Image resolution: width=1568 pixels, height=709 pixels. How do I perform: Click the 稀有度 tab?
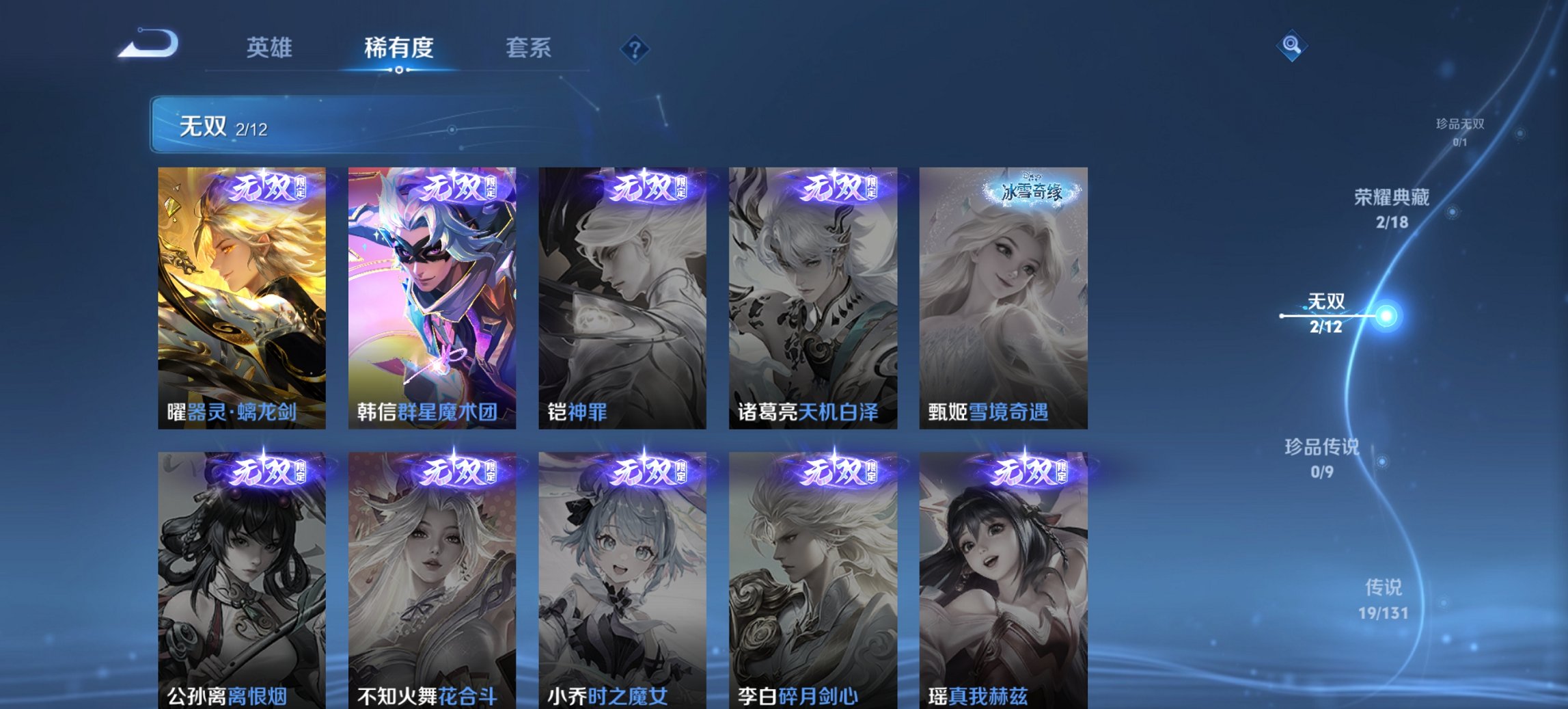399,48
